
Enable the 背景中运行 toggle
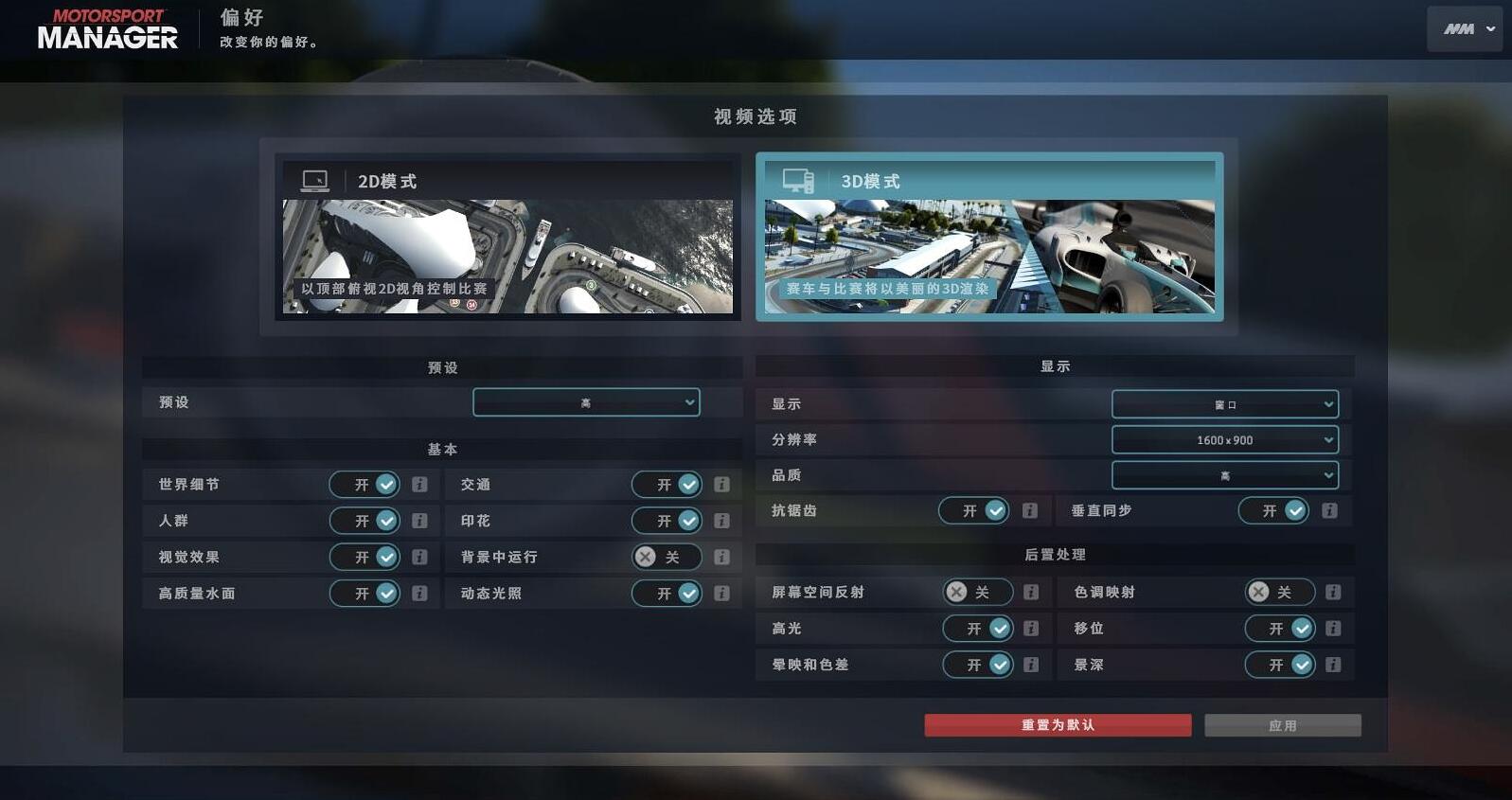tap(667, 557)
